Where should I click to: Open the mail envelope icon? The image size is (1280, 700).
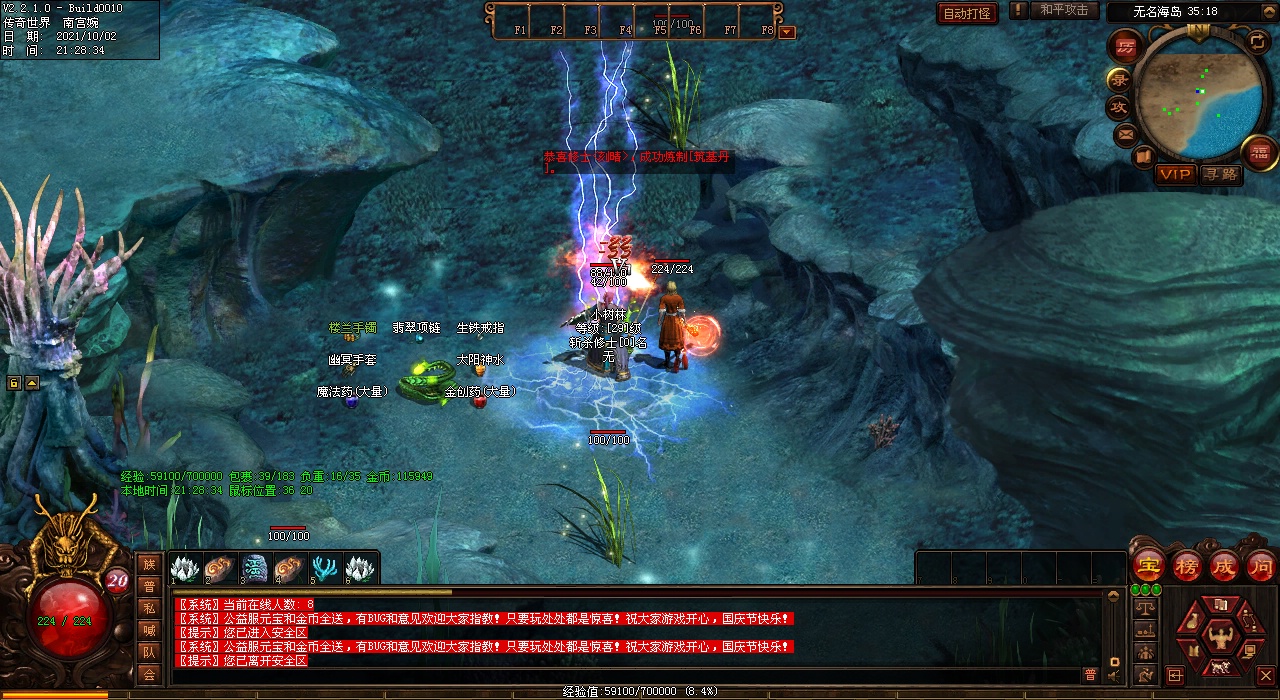(x=1126, y=133)
